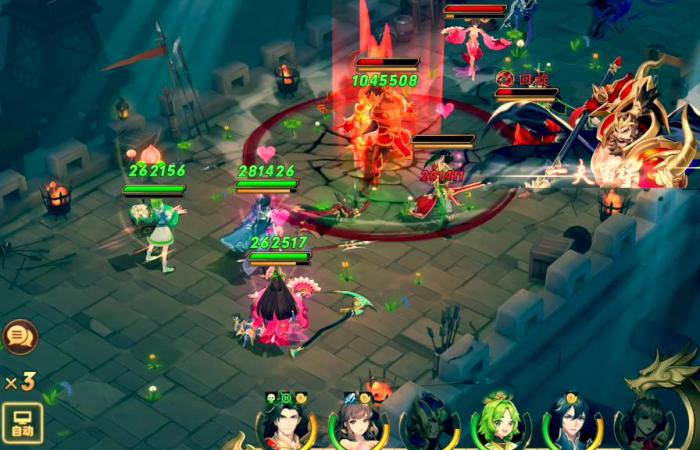700x450 pixels.
Task: Toggle the 自动 auto-battle button
Action: 22,422
